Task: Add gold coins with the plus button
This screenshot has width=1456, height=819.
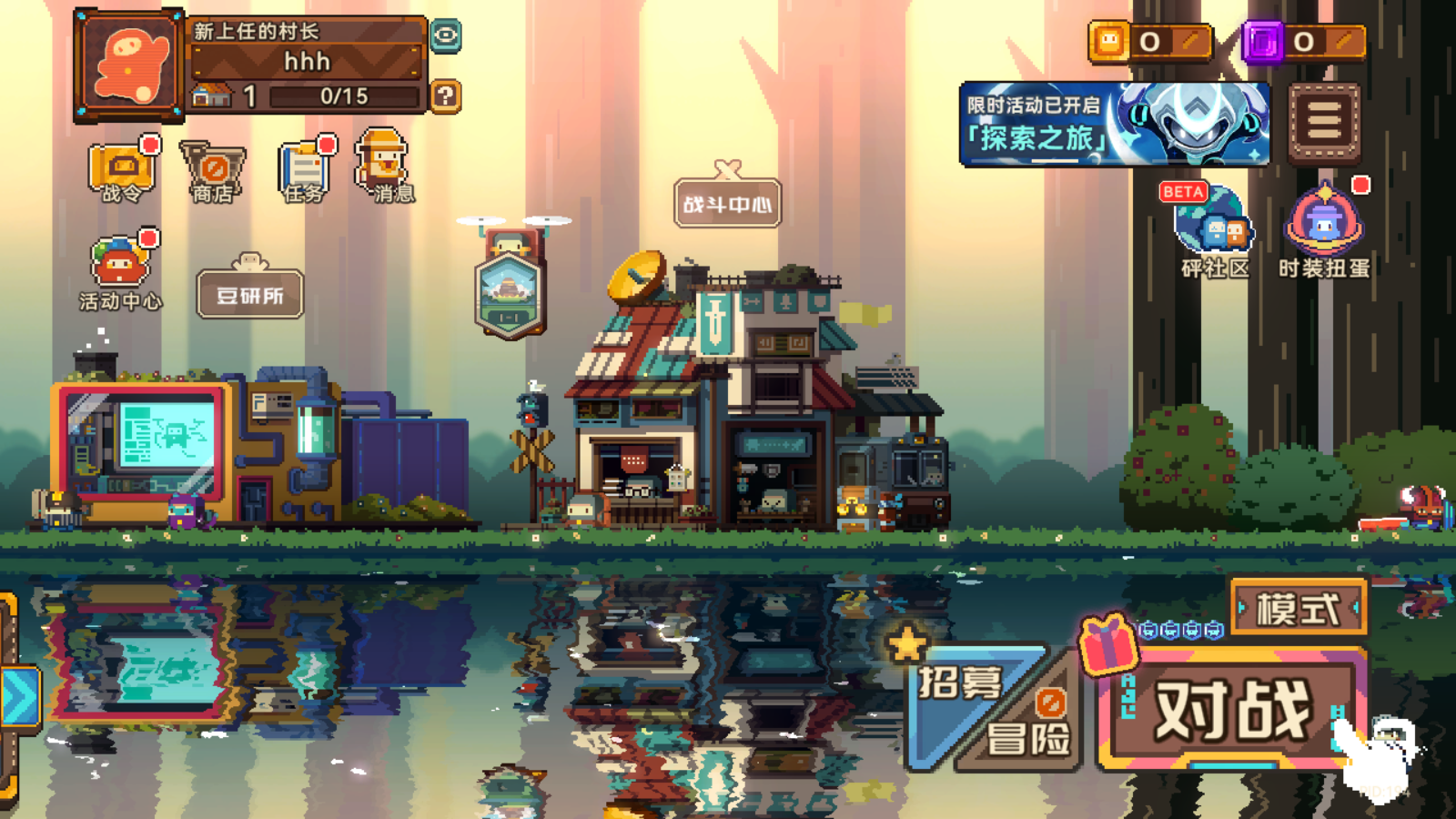Action: pos(1189,41)
